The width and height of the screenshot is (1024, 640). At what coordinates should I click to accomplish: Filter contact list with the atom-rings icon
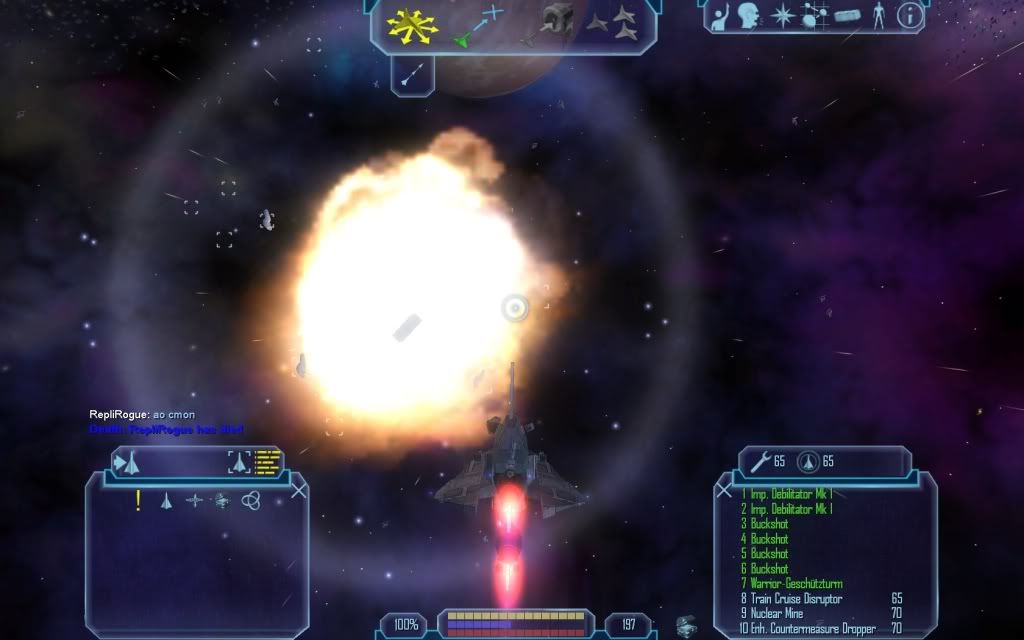(251, 500)
